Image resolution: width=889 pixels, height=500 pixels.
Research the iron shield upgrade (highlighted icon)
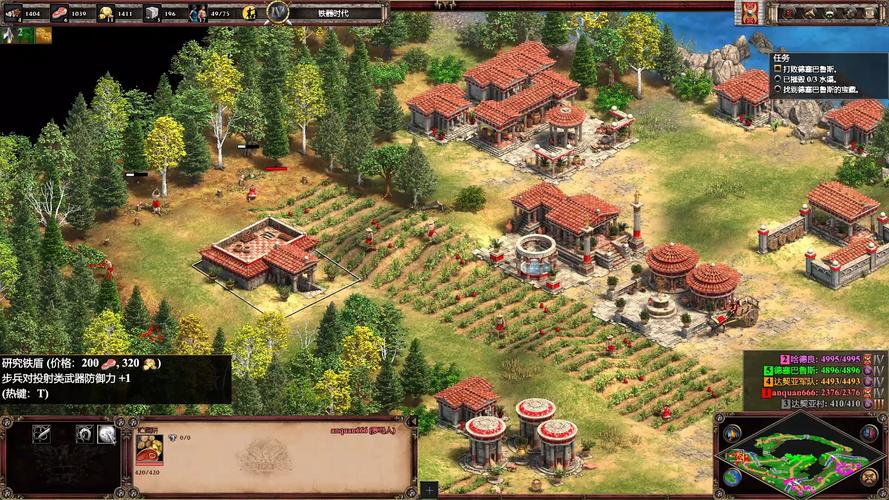(x=107, y=434)
